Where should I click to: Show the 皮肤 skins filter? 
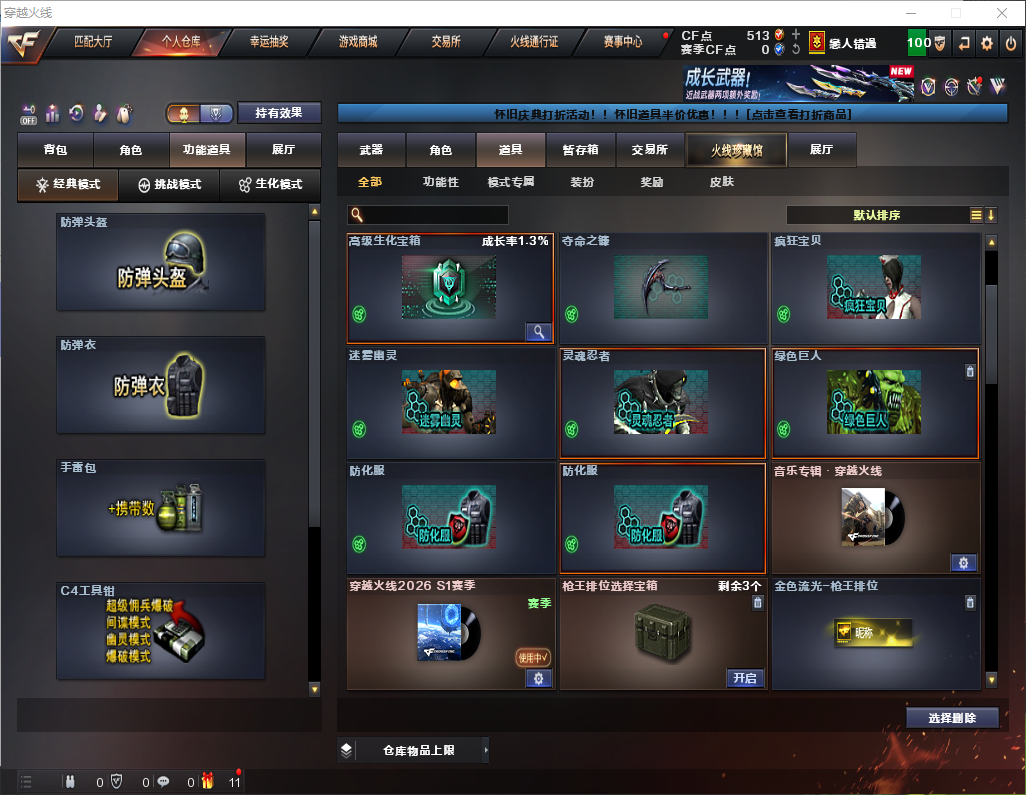tap(721, 182)
